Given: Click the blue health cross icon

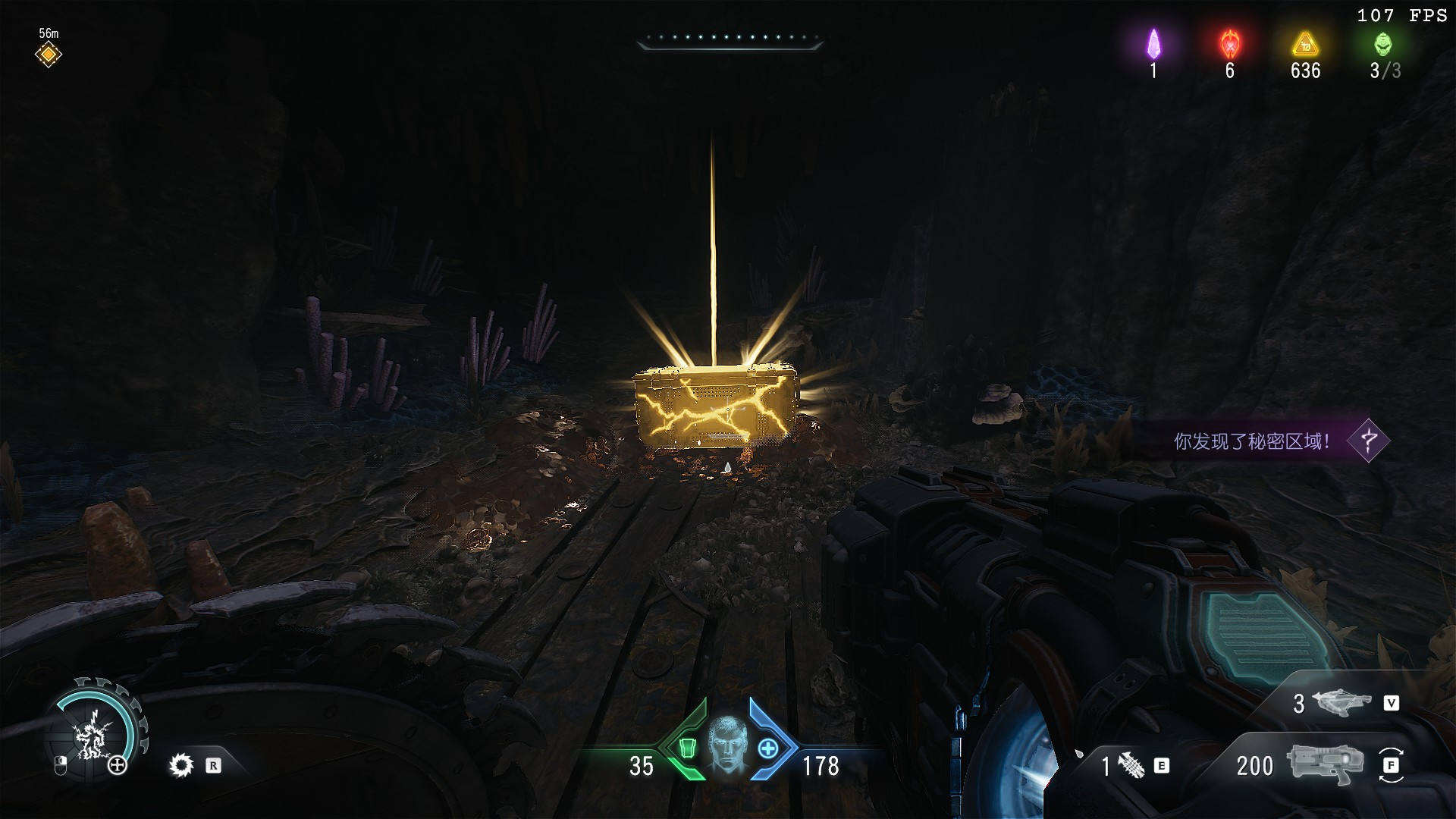Looking at the screenshot, I should [768, 749].
